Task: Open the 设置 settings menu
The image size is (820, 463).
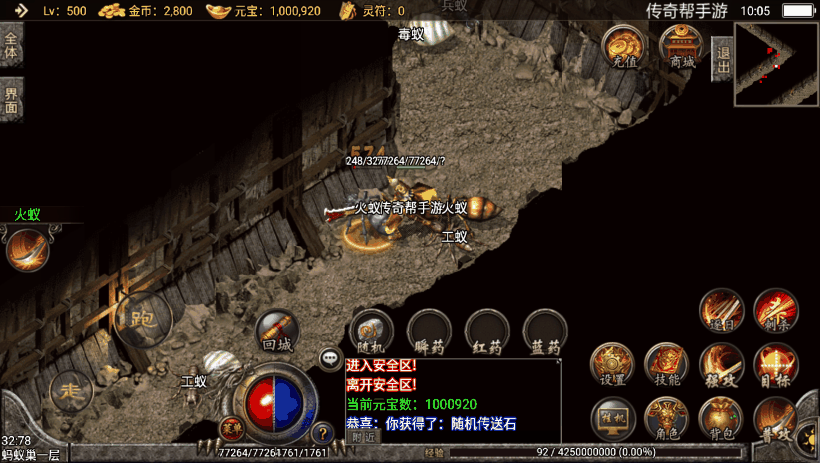Action: [x=612, y=365]
